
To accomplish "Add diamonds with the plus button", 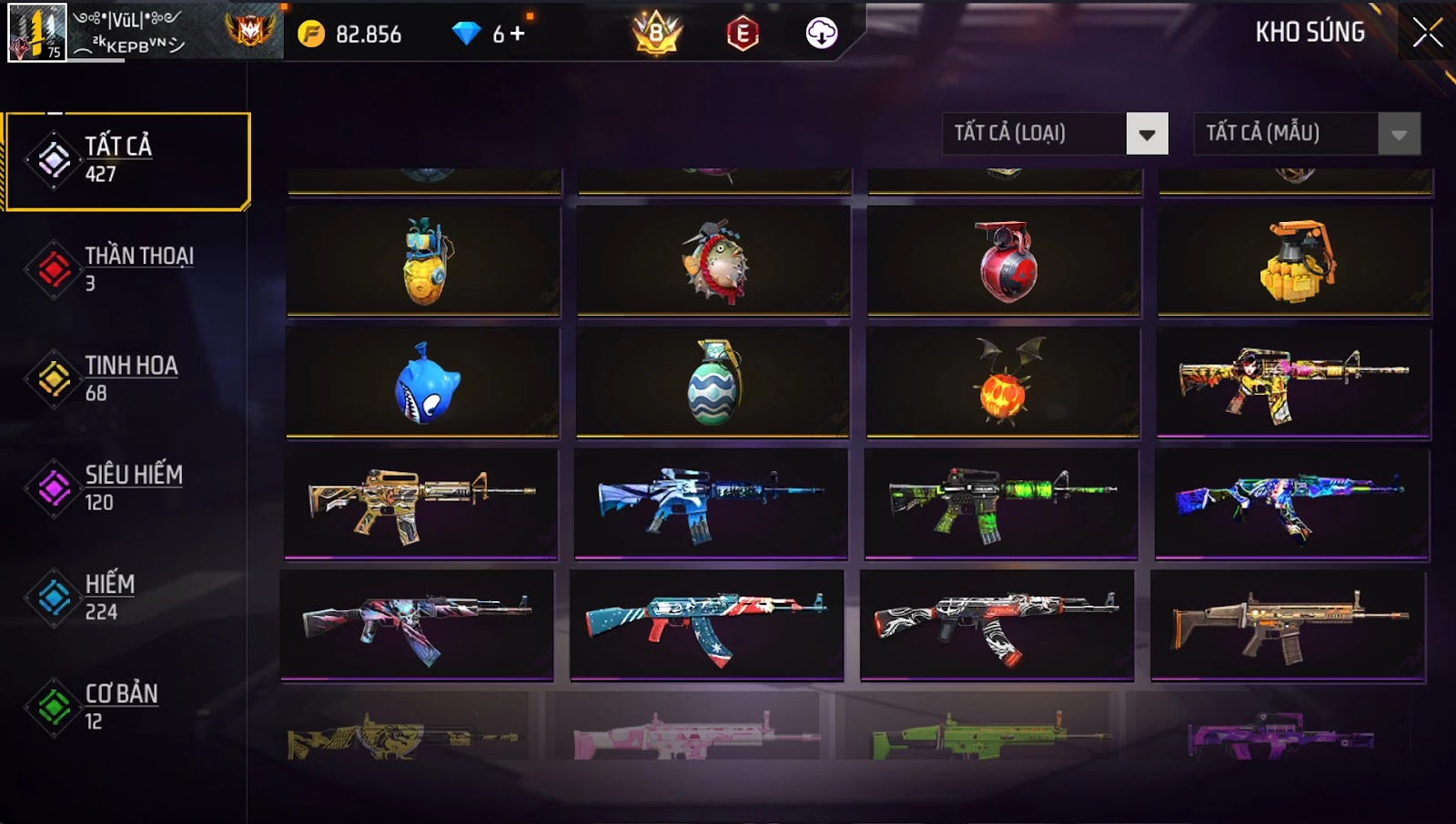I will click(518, 34).
